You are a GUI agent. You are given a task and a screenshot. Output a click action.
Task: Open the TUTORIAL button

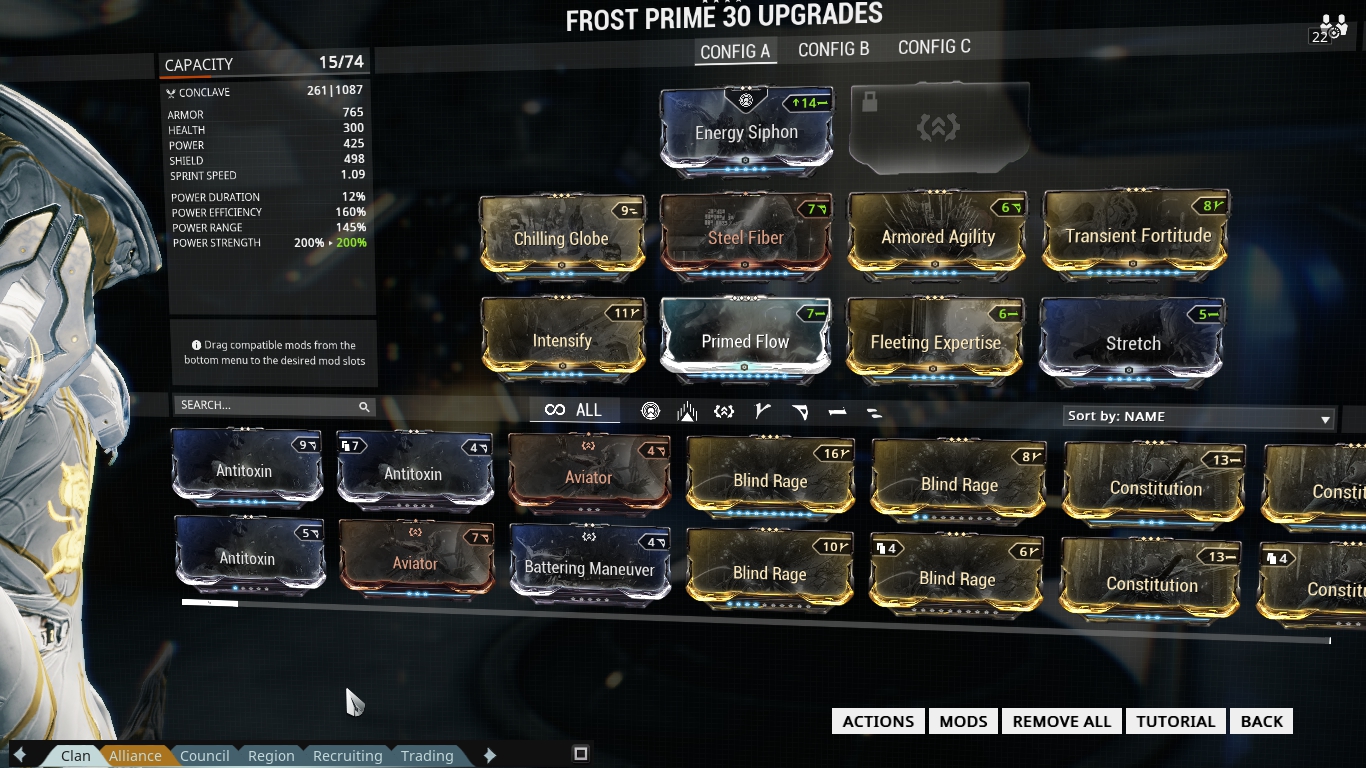pyautogui.click(x=1175, y=720)
